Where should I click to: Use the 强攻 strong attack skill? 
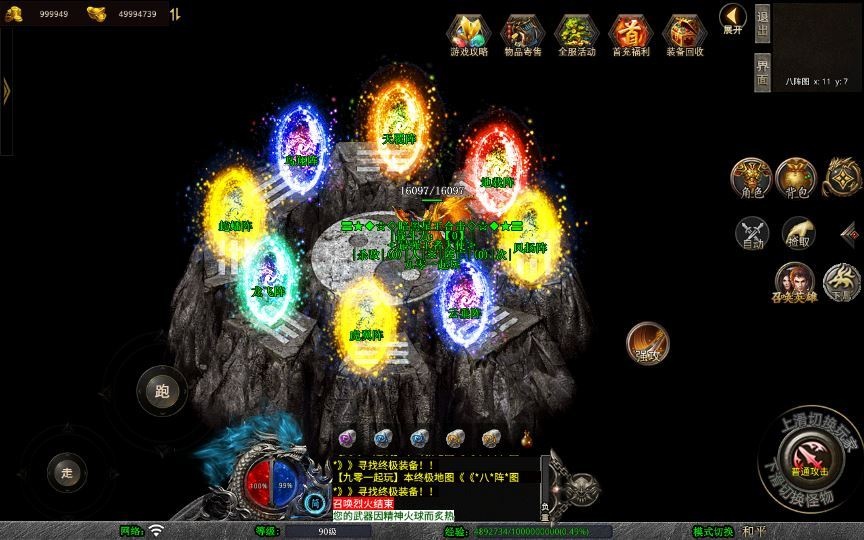tap(647, 343)
